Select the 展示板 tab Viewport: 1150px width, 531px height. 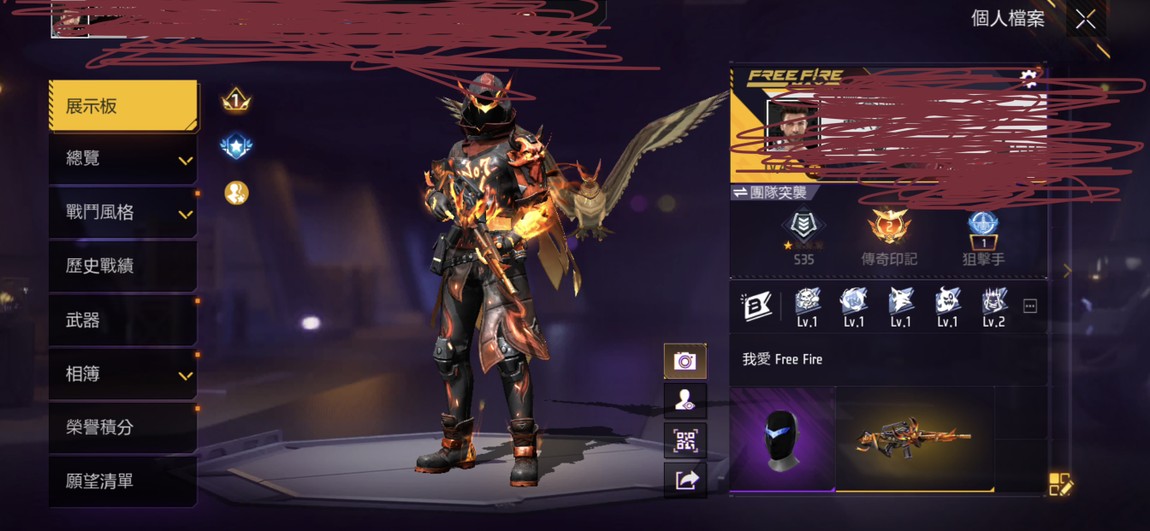click(122, 106)
